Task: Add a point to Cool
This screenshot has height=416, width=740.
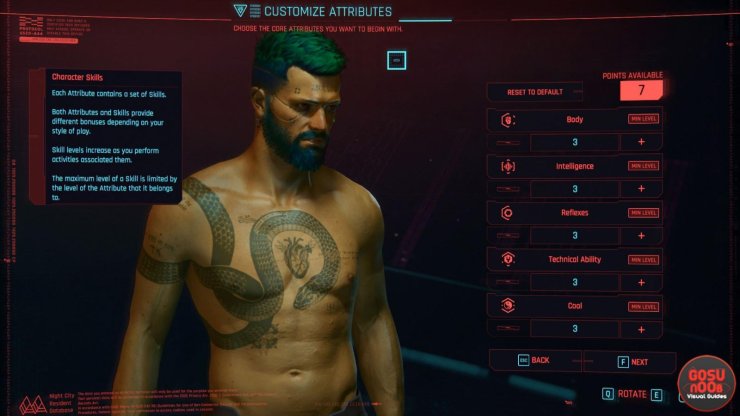Action: (x=639, y=328)
